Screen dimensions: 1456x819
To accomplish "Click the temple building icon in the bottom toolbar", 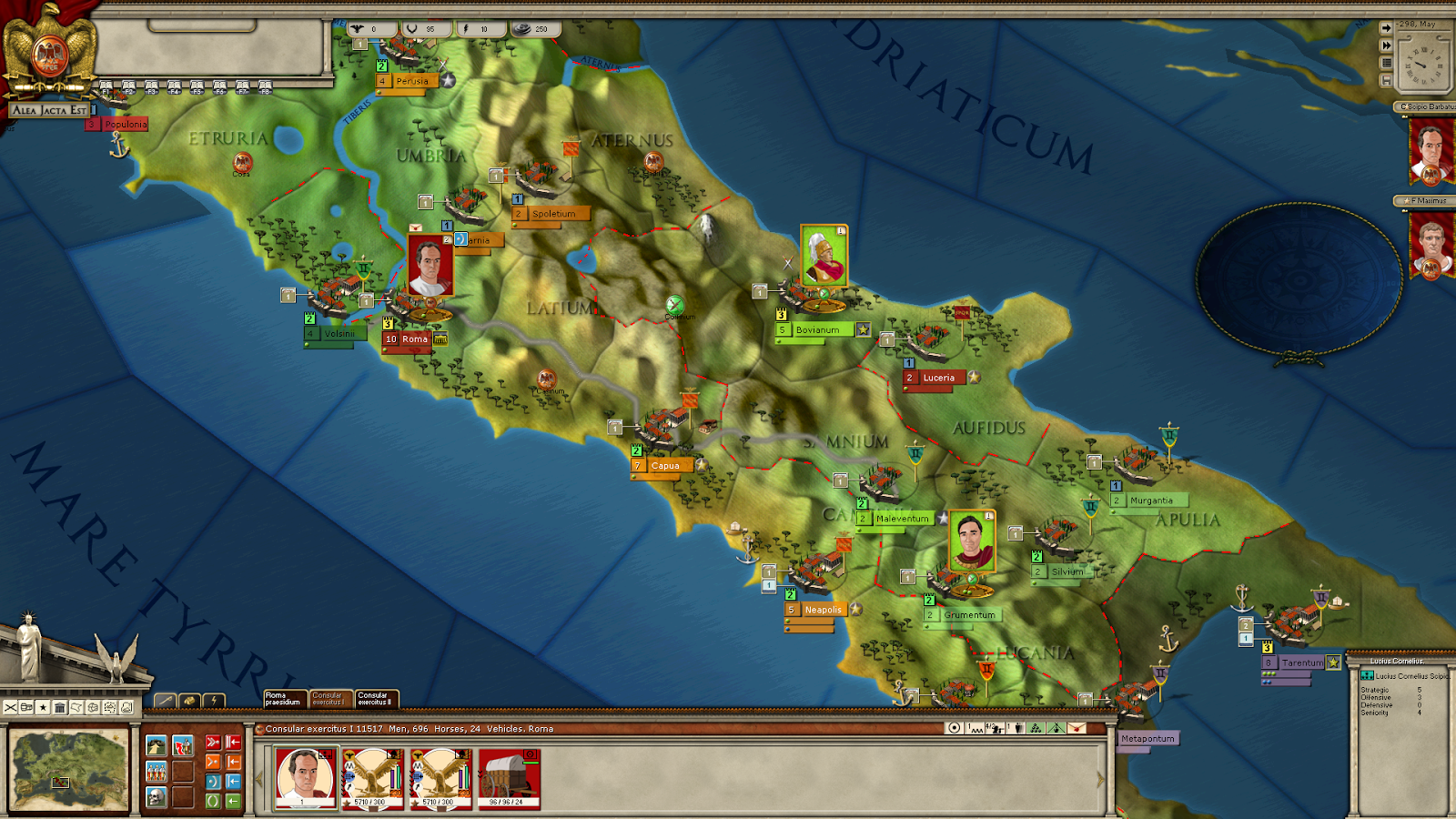I will click(60, 708).
